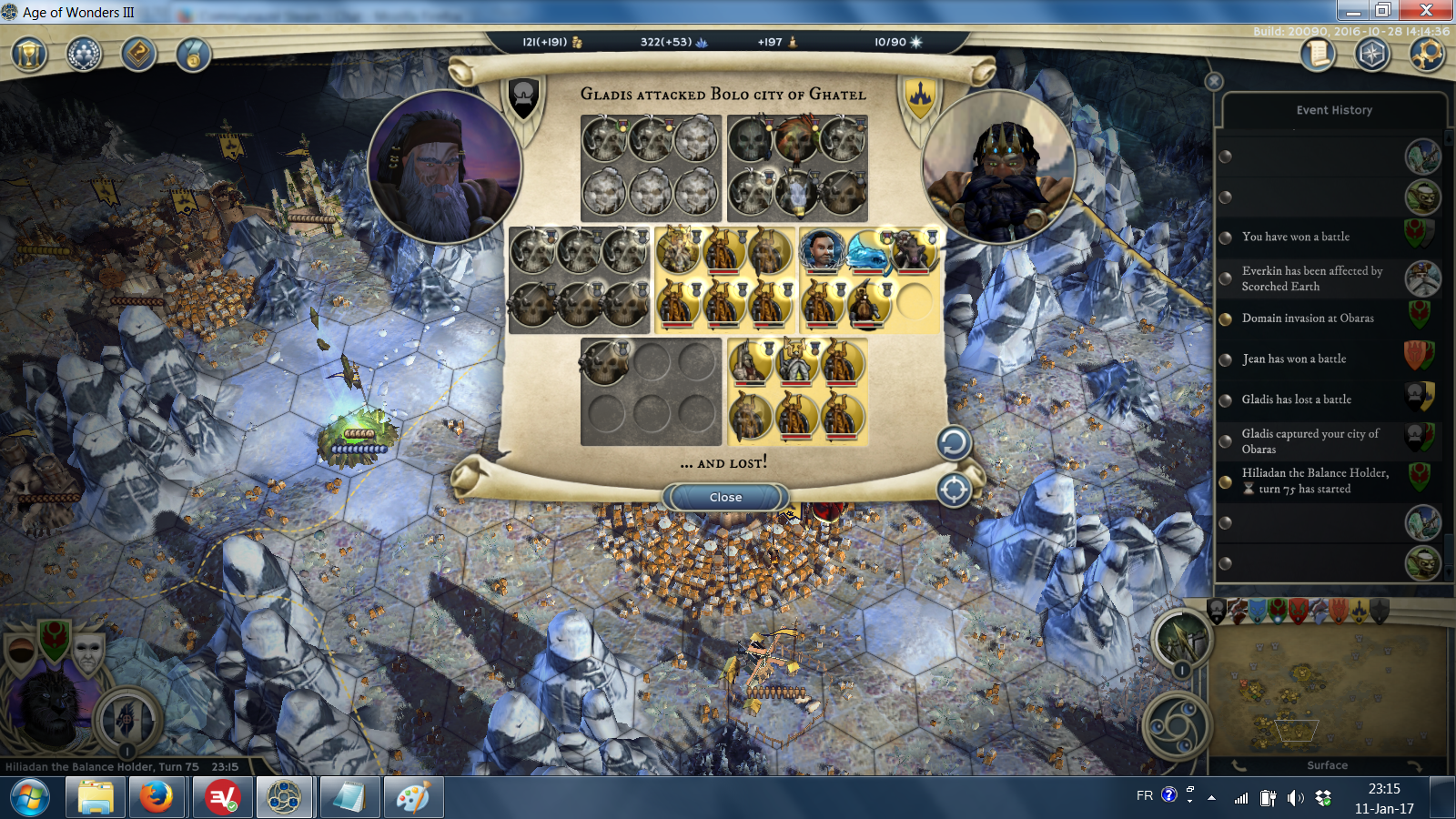This screenshot has width=1456, height=819.
Task: Click the spear-and-castle round button beside minimap
Action: point(1181,638)
